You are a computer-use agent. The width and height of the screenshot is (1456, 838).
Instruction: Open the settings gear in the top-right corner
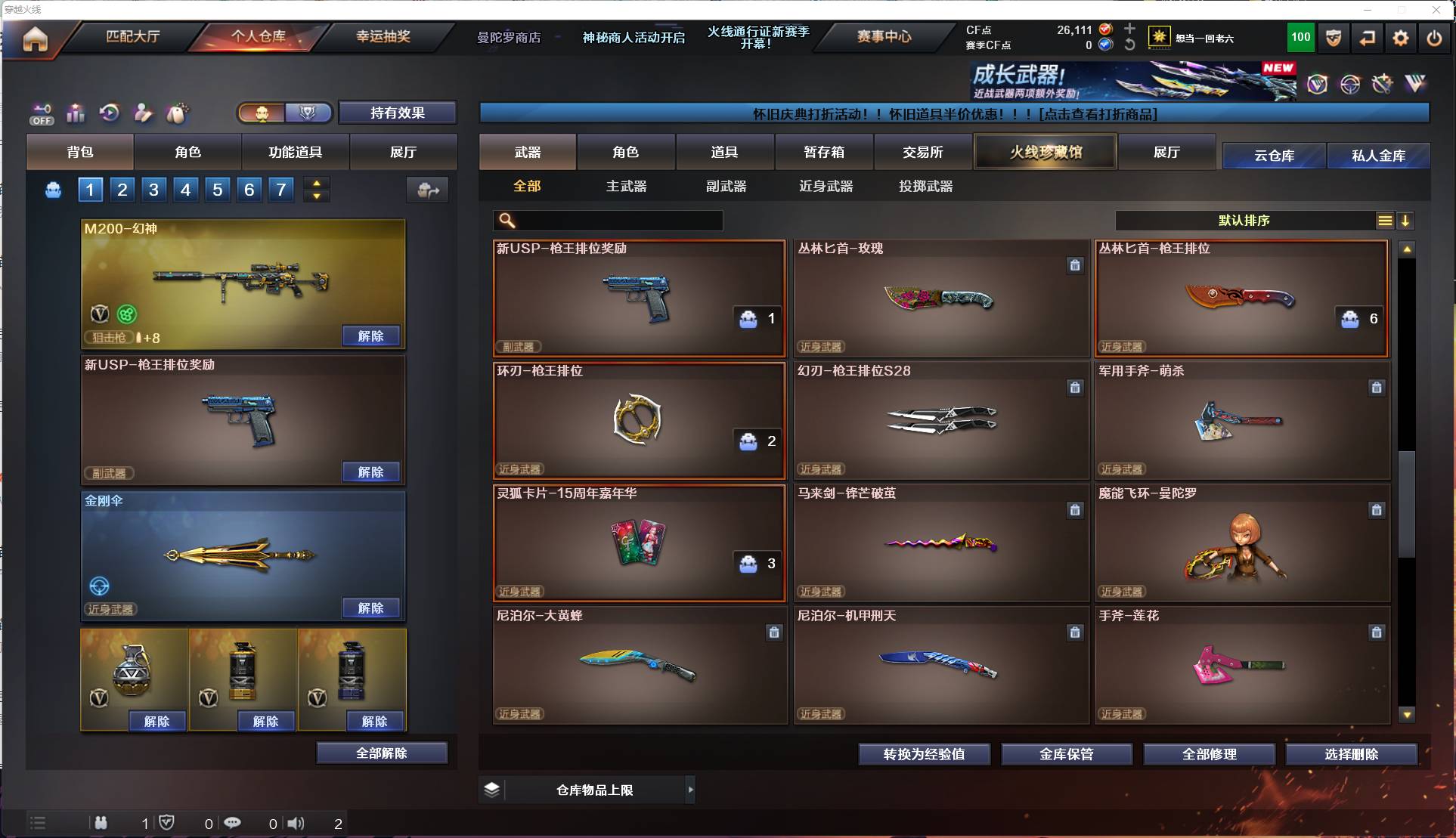click(1401, 37)
